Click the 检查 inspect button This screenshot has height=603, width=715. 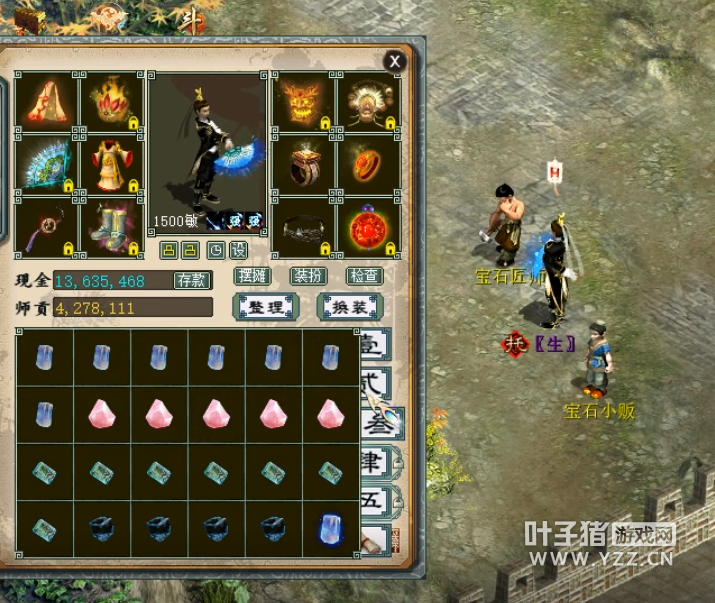tap(364, 276)
